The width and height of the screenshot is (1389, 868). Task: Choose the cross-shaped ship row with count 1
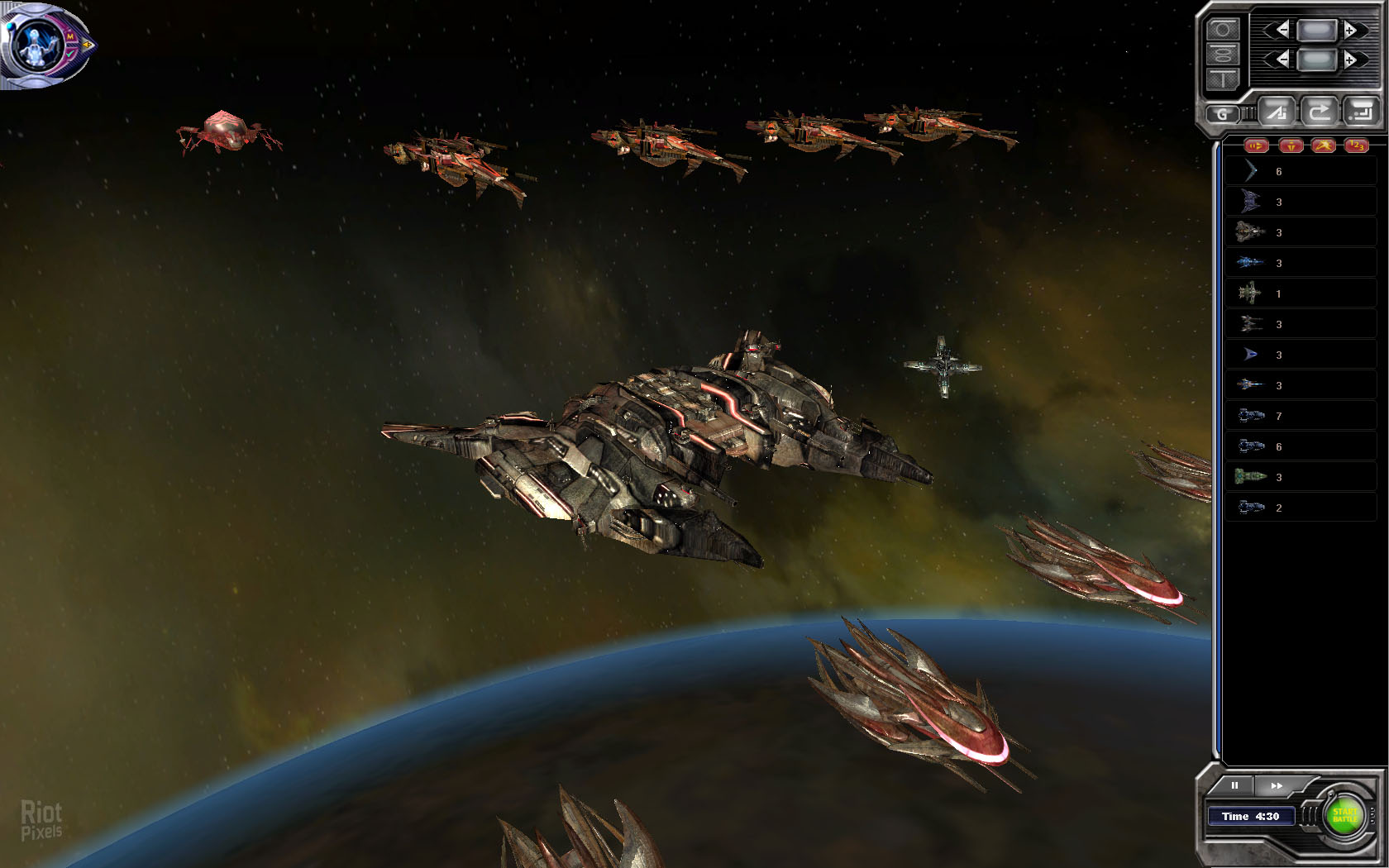(x=1300, y=293)
